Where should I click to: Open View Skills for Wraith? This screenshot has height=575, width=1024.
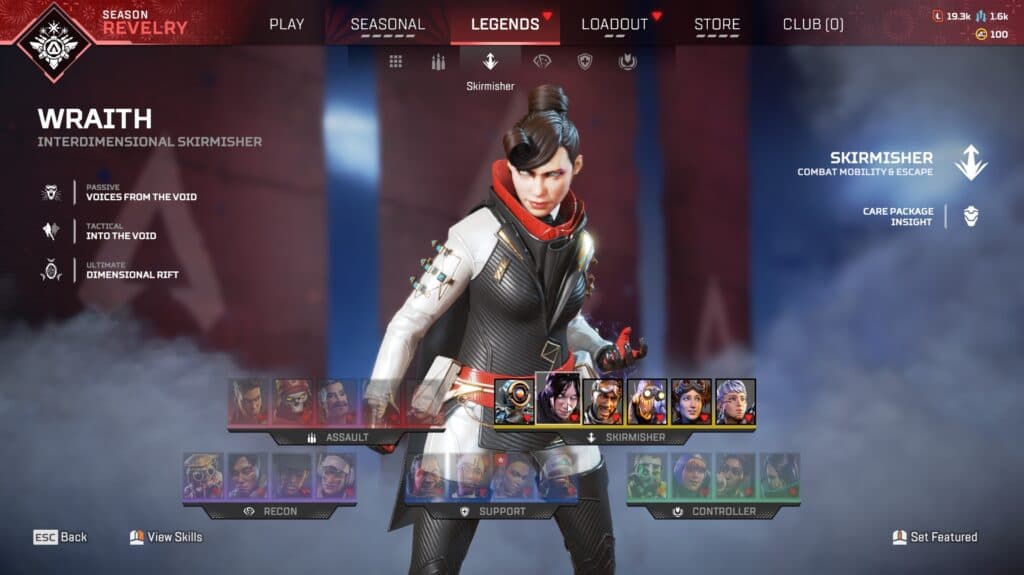(x=166, y=537)
